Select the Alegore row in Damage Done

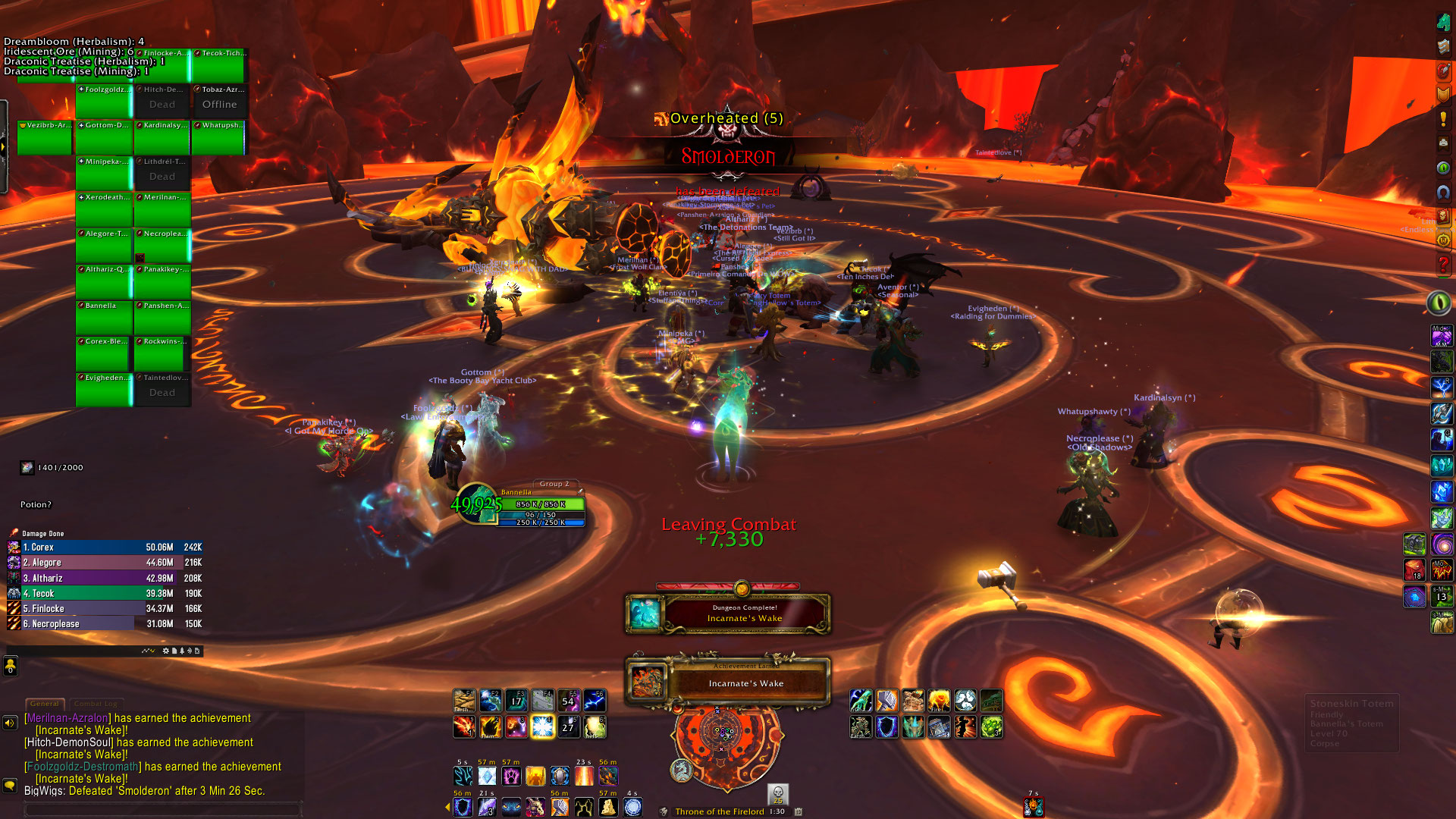105,563
